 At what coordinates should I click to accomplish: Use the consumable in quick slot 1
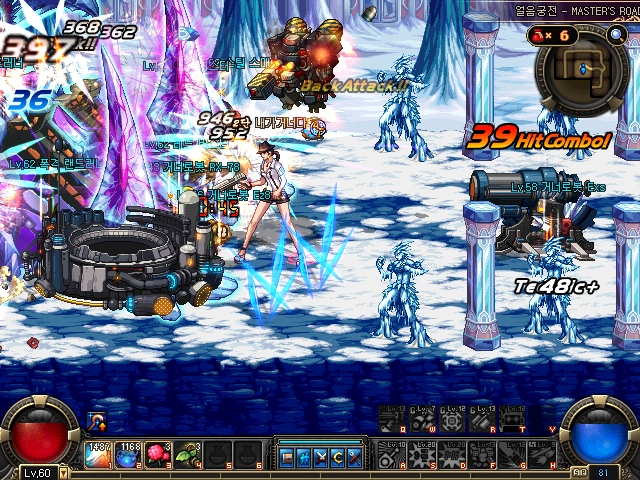coord(99,455)
